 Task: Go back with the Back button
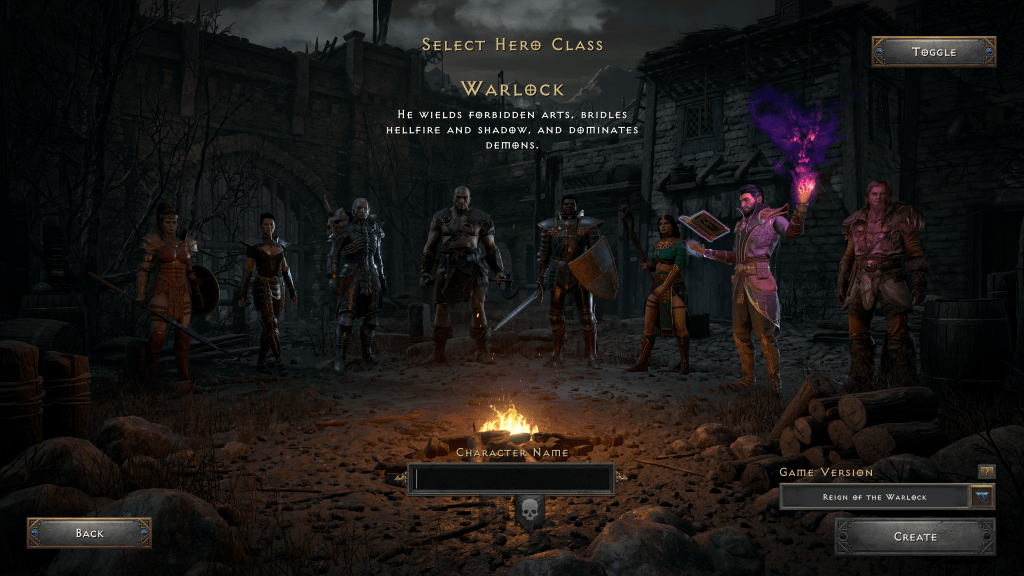point(89,533)
